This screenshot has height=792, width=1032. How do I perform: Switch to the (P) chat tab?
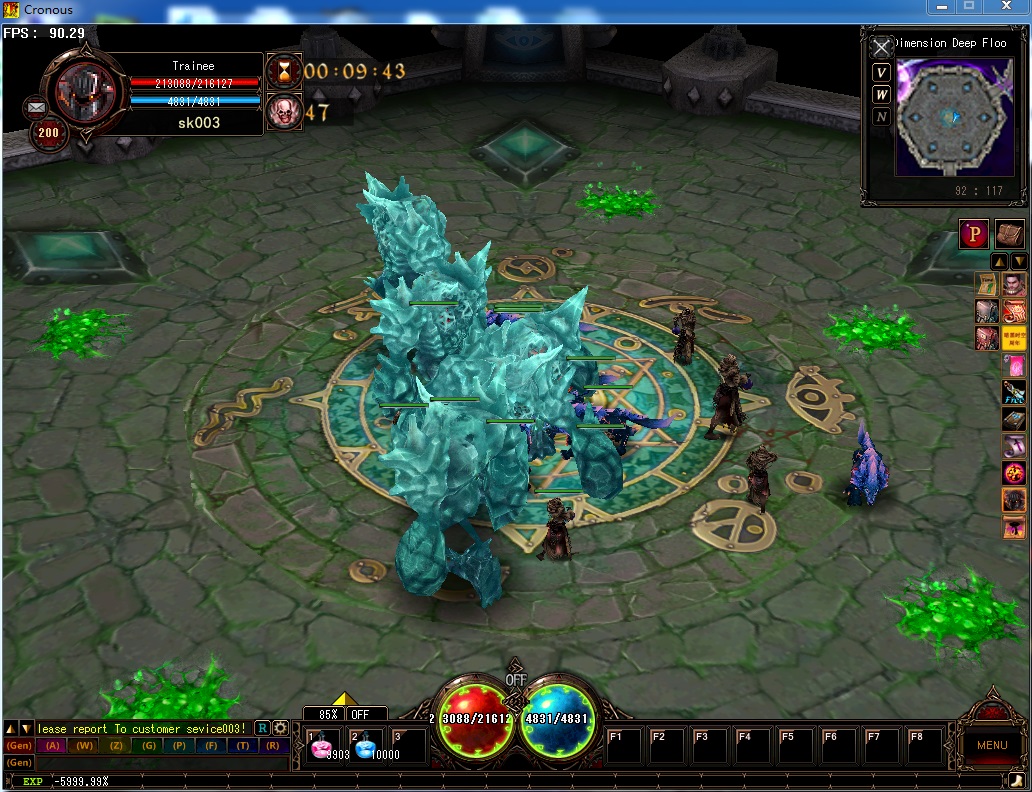coord(179,746)
